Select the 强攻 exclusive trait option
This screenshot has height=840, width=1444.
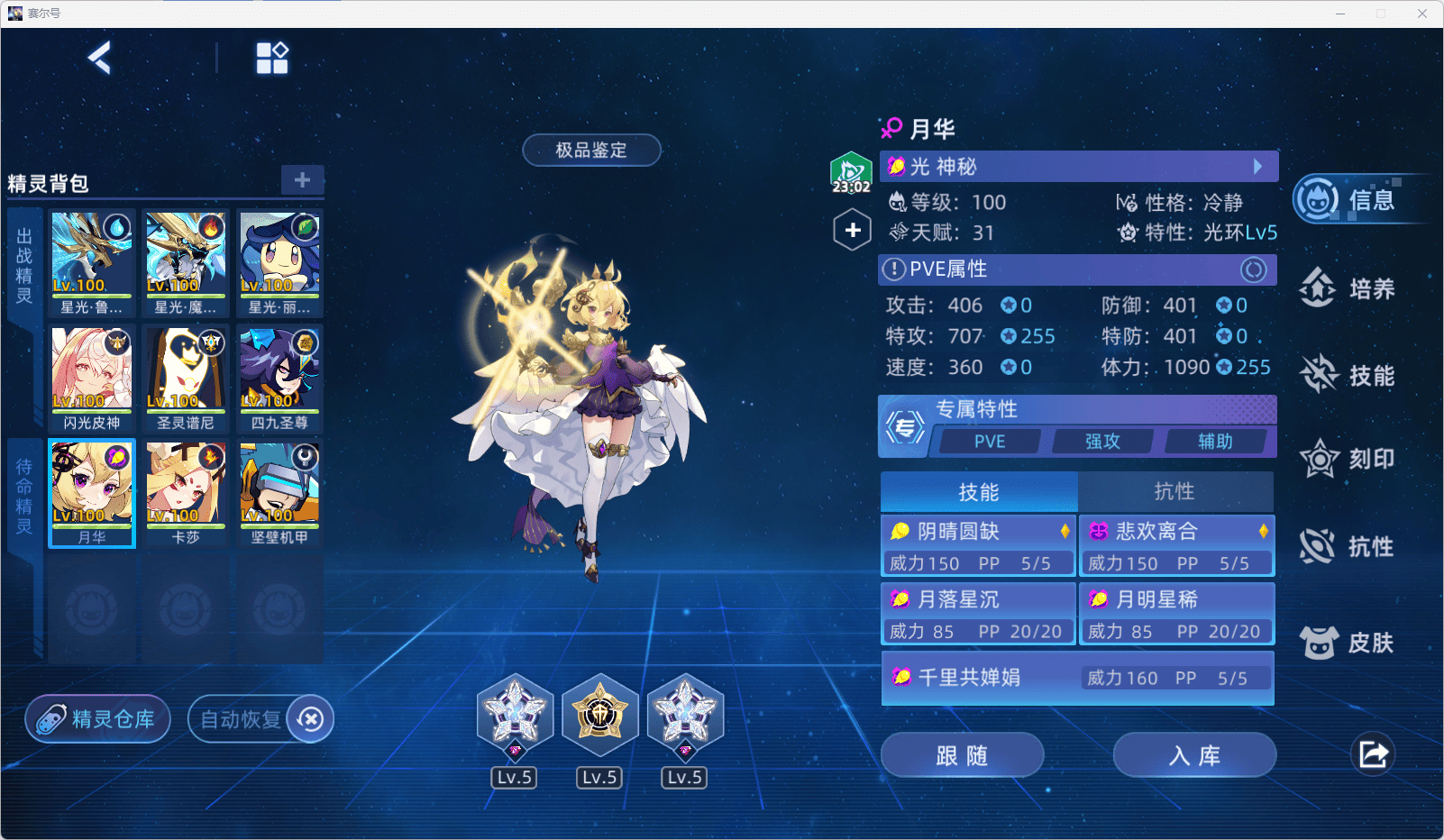click(x=1102, y=442)
